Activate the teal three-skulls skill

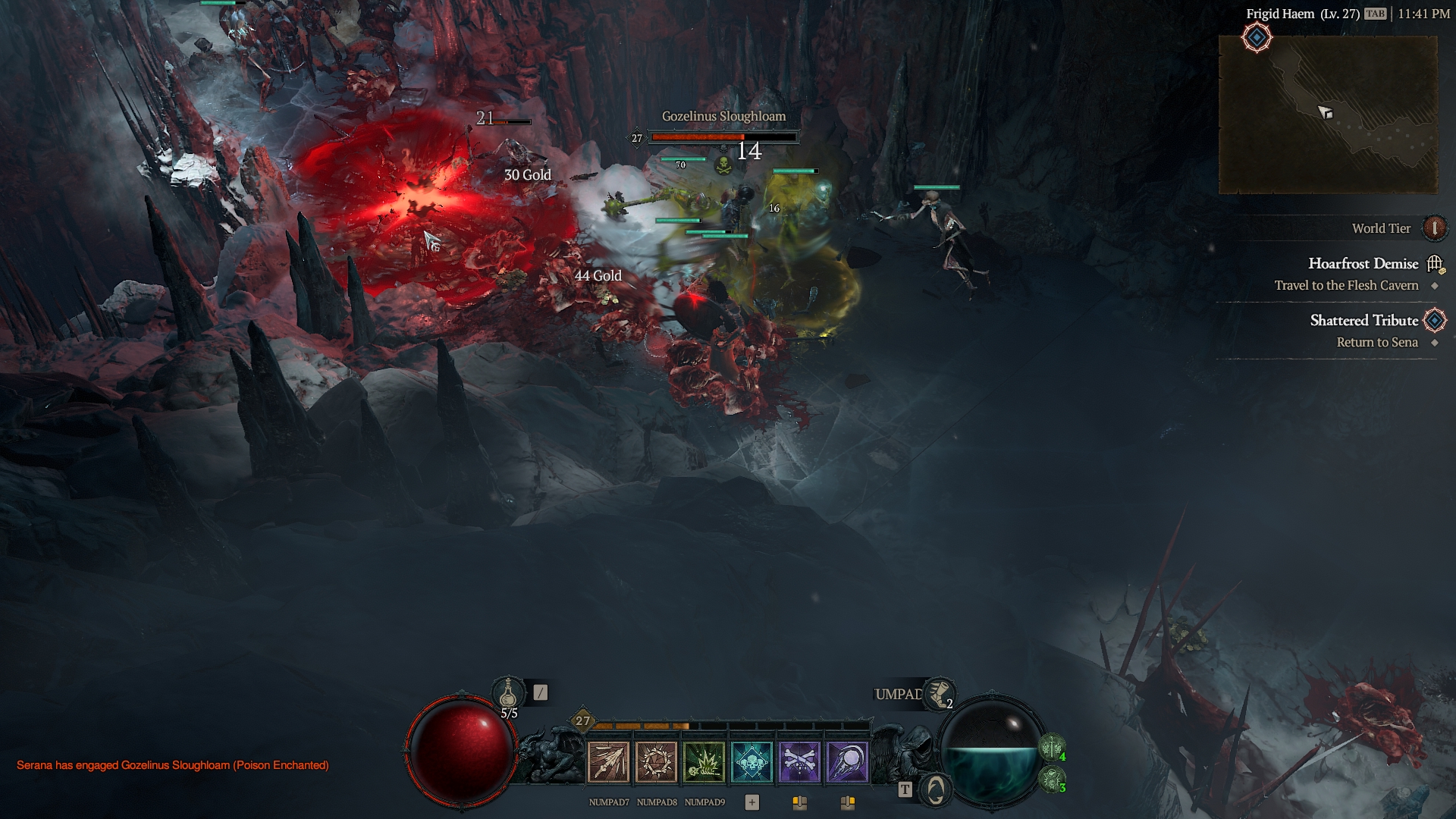[x=752, y=761]
